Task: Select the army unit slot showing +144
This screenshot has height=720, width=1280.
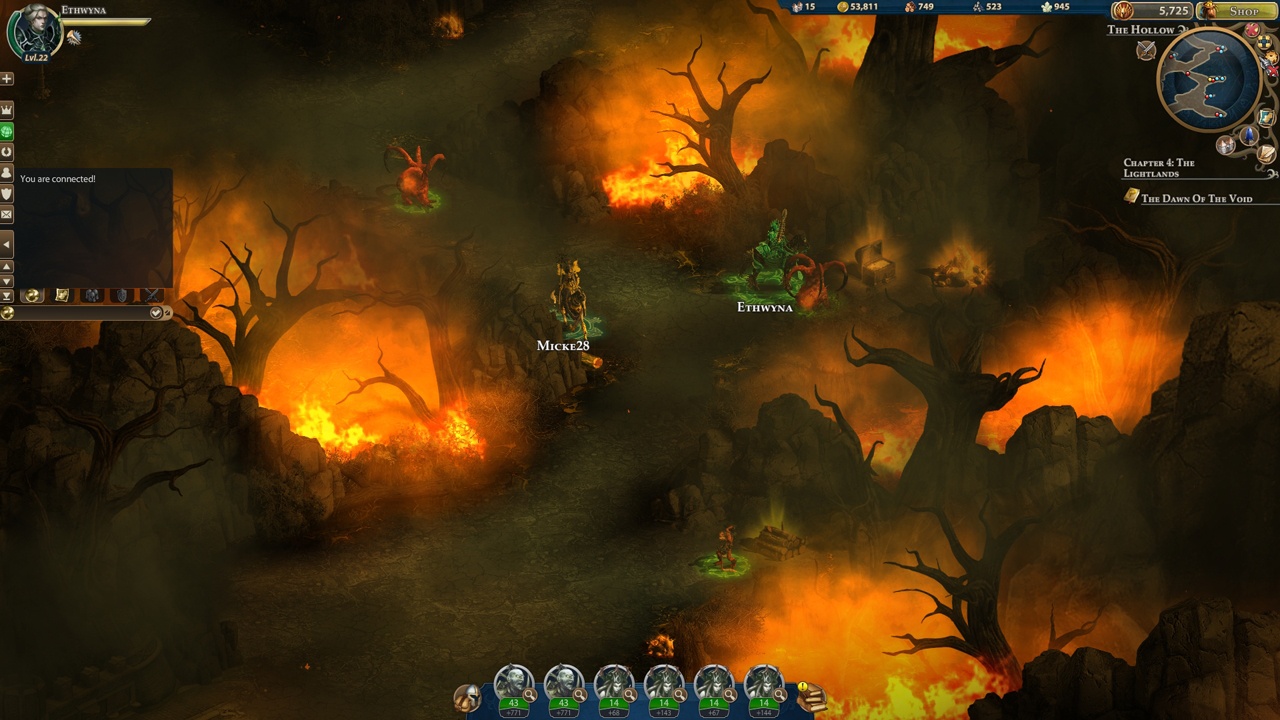Action: click(764, 688)
